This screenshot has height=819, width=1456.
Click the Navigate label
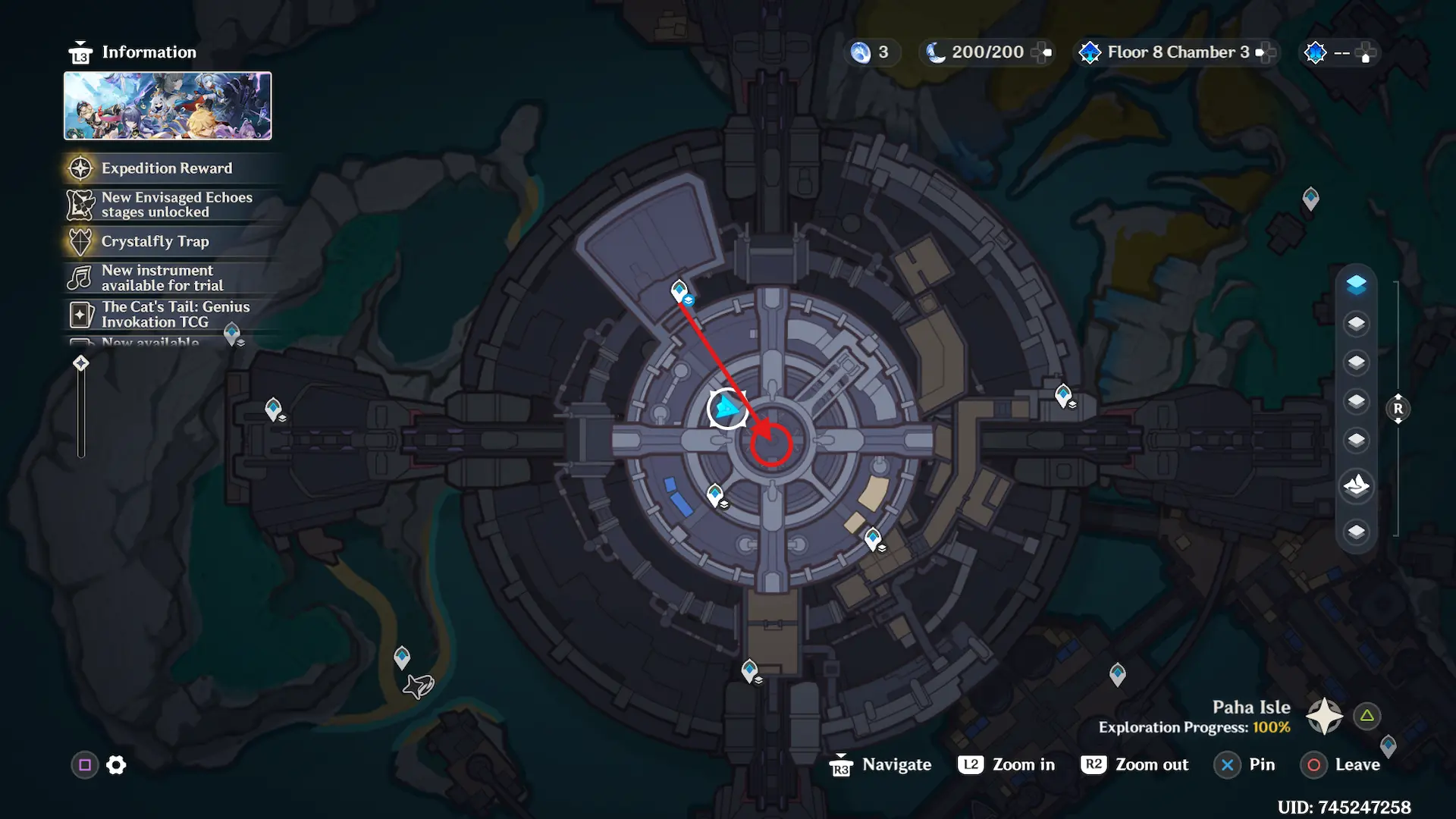(x=896, y=764)
